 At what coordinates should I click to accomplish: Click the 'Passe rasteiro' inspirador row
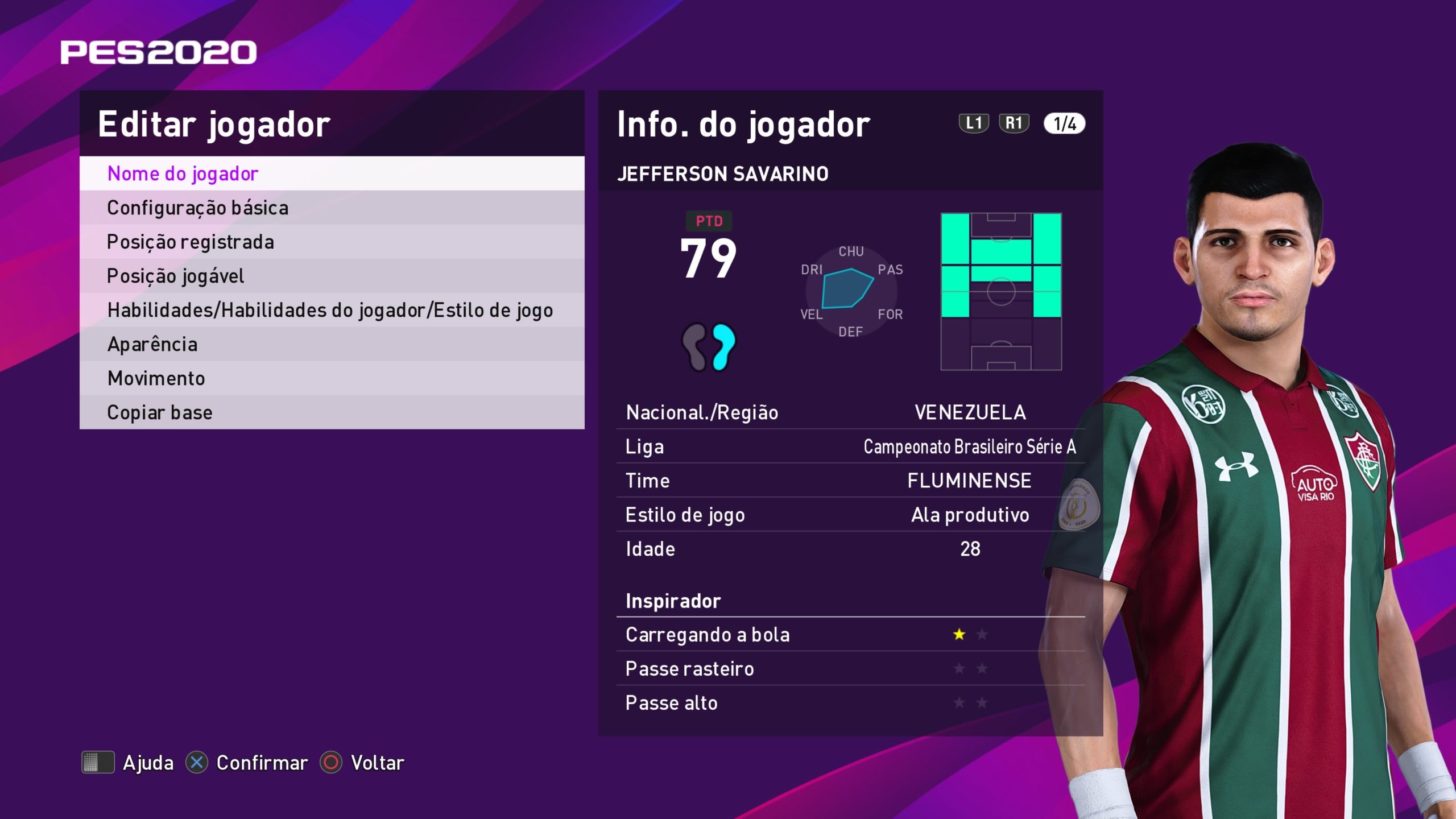(x=850, y=669)
